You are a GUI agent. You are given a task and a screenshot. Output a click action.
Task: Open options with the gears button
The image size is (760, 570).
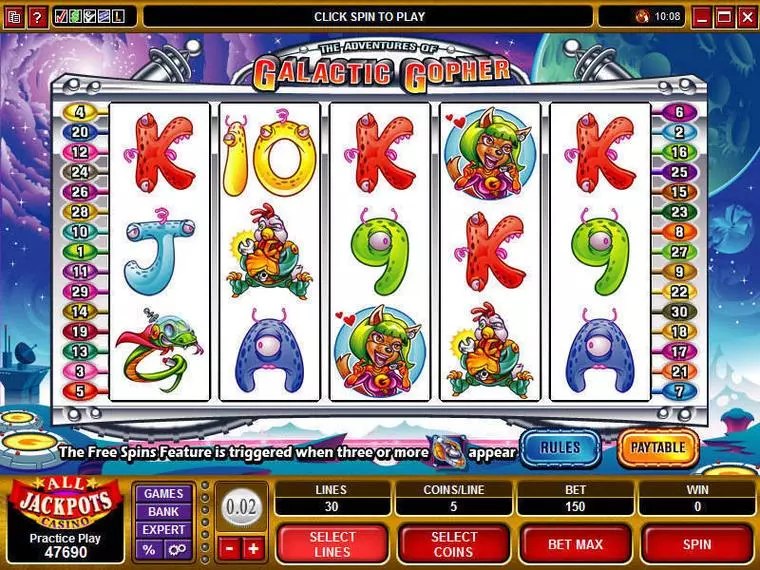click(x=176, y=549)
